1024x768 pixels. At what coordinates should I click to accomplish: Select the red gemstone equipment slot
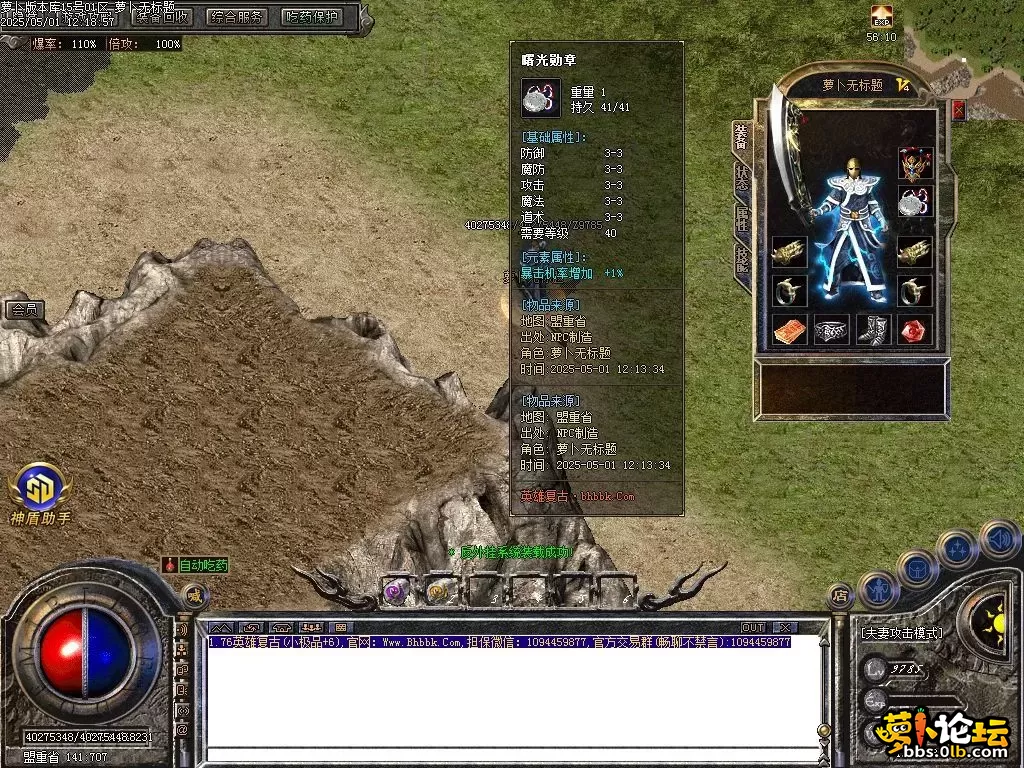[915, 329]
